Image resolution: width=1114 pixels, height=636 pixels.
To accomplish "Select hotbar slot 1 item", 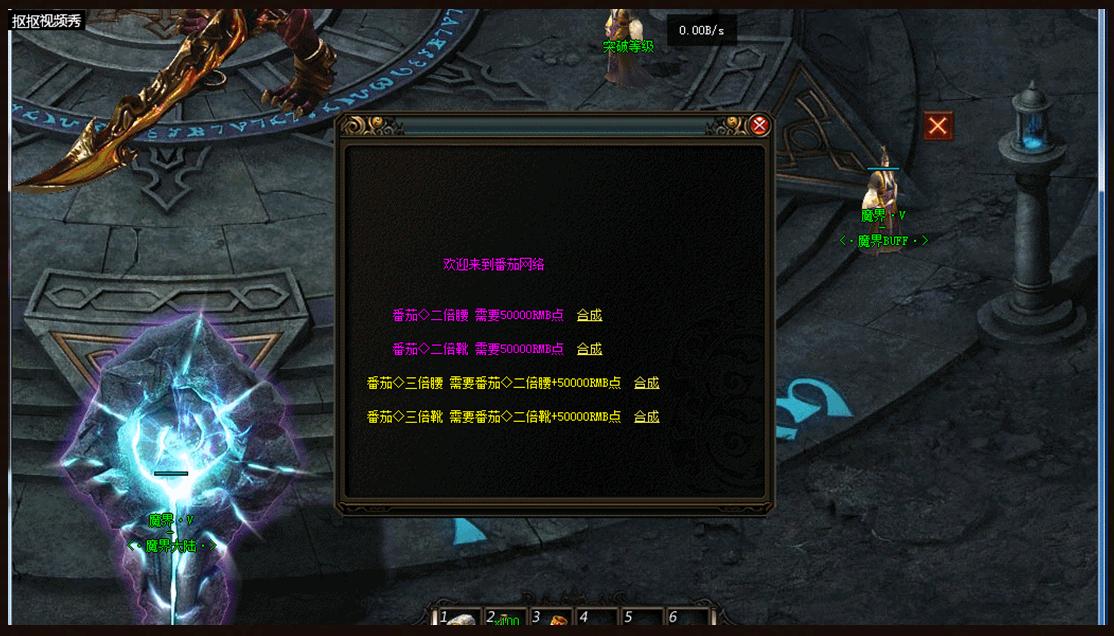I will 460,619.
